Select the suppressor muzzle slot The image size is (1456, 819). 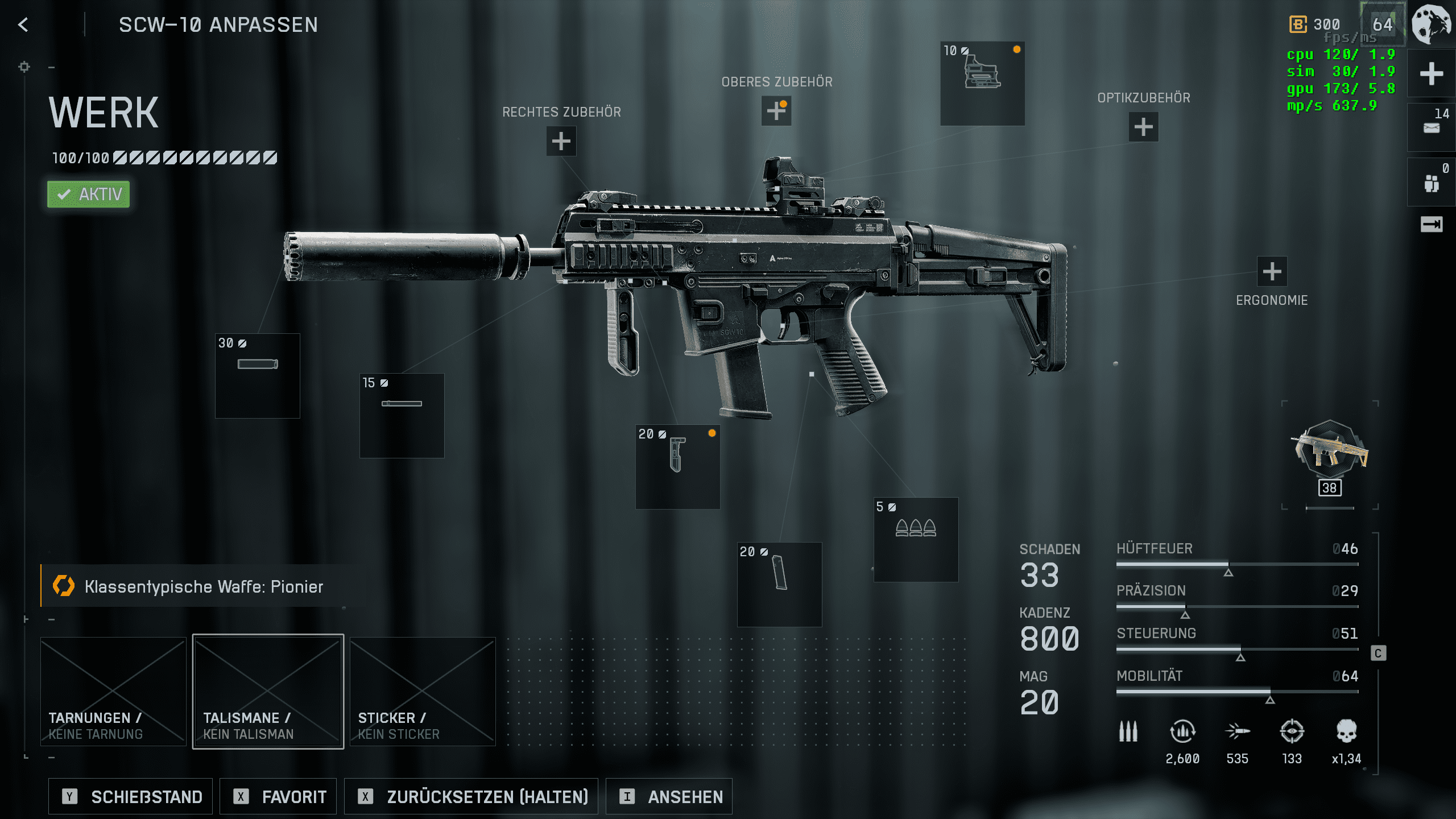[x=258, y=375]
